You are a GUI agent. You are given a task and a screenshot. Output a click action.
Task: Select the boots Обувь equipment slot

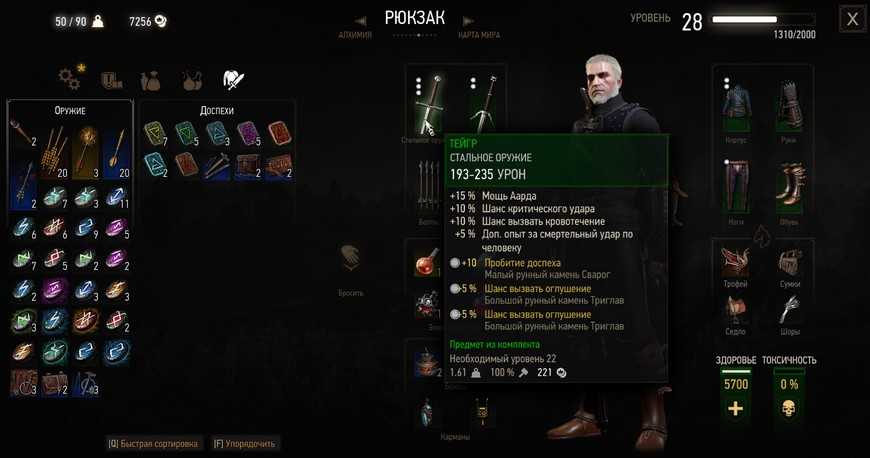click(x=788, y=187)
